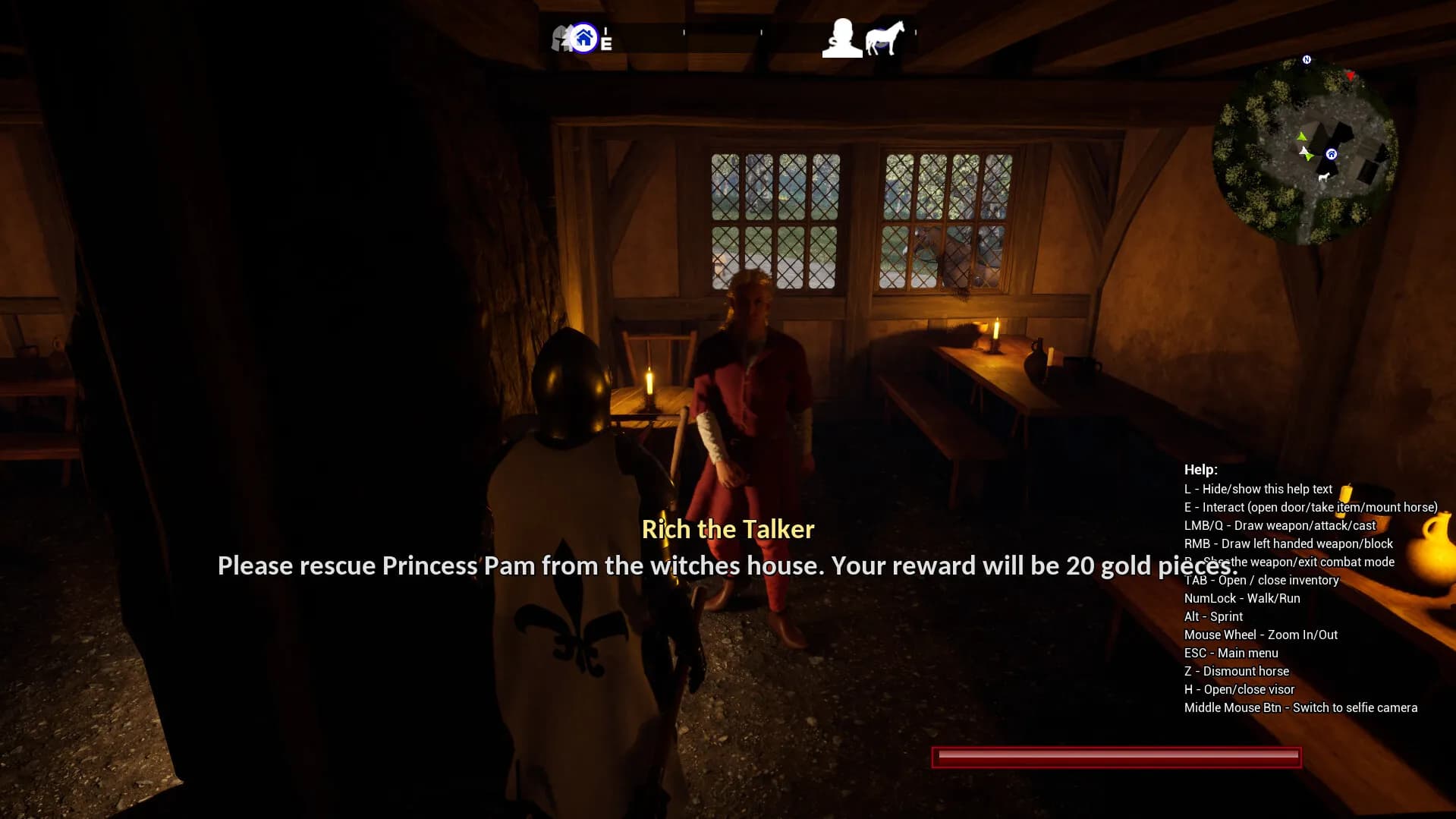Image resolution: width=1456 pixels, height=819 pixels.
Task: Select the white horse icon on the compass
Action: click(885, 38)
